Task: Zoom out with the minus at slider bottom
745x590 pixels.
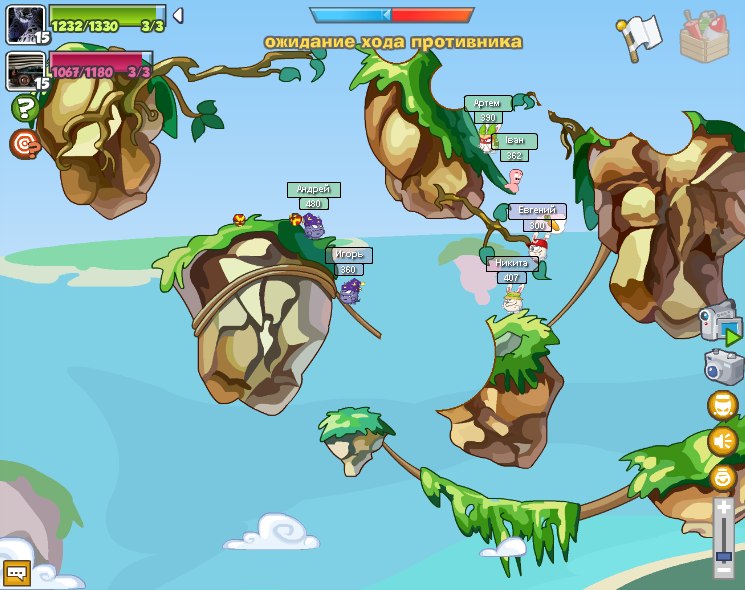Action: tap(723, 570)
